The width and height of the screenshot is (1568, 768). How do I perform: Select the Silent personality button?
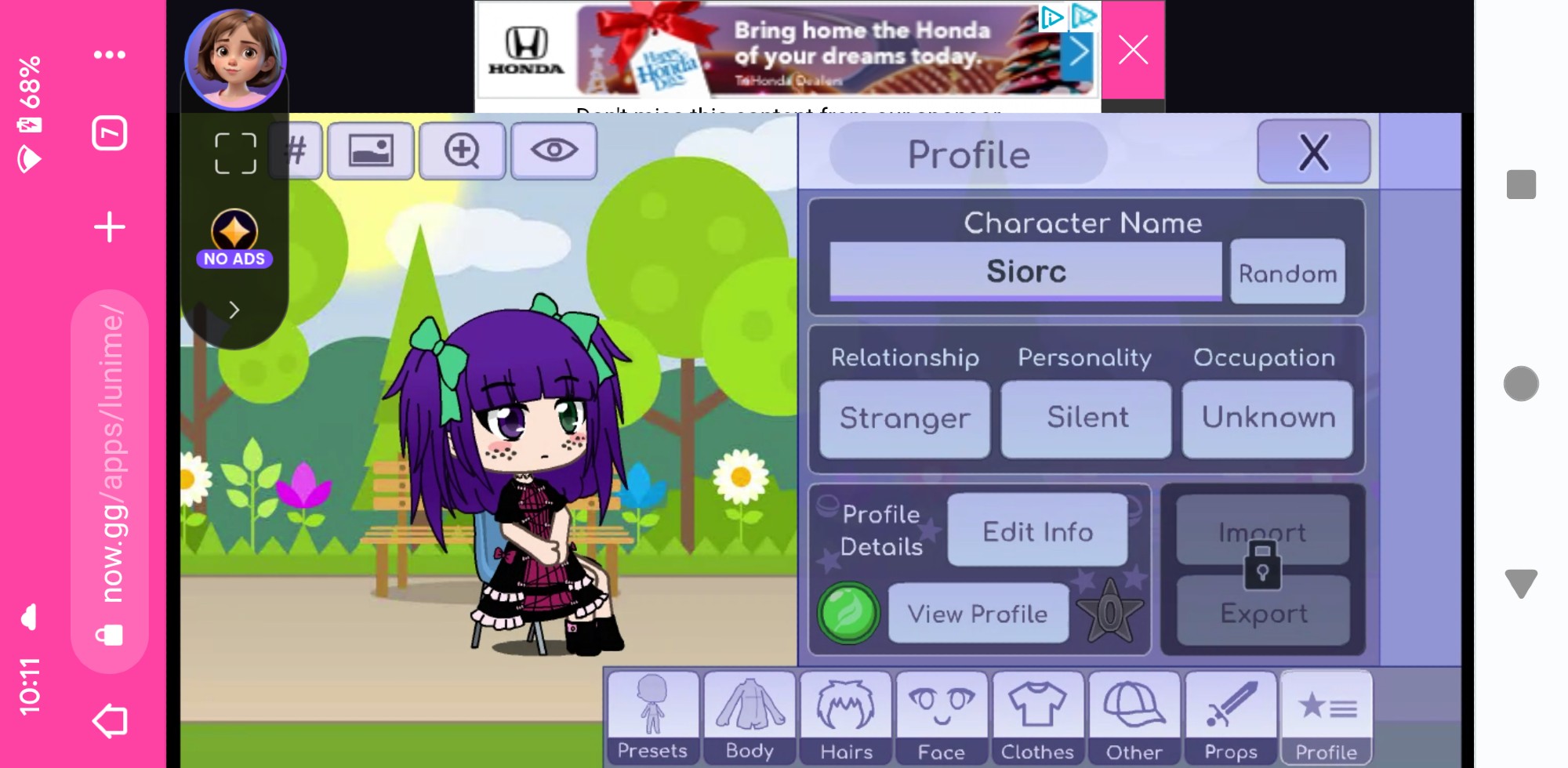[1087, 418]
